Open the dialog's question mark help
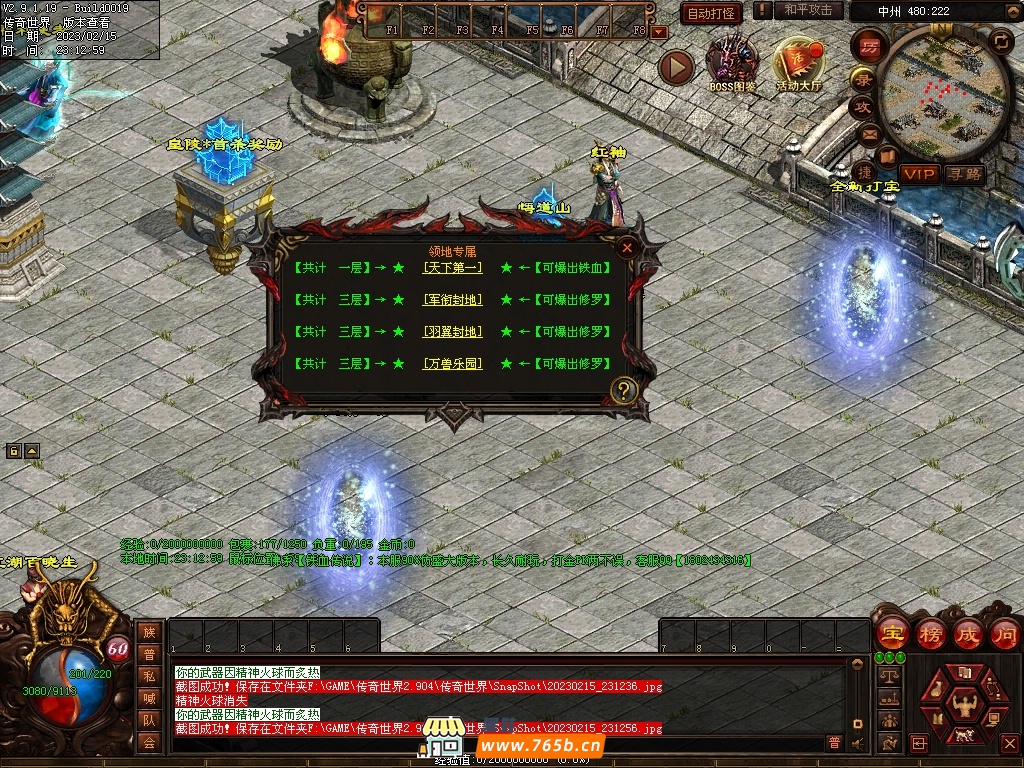The image size is (1024, 768). (x=624, y=390)
